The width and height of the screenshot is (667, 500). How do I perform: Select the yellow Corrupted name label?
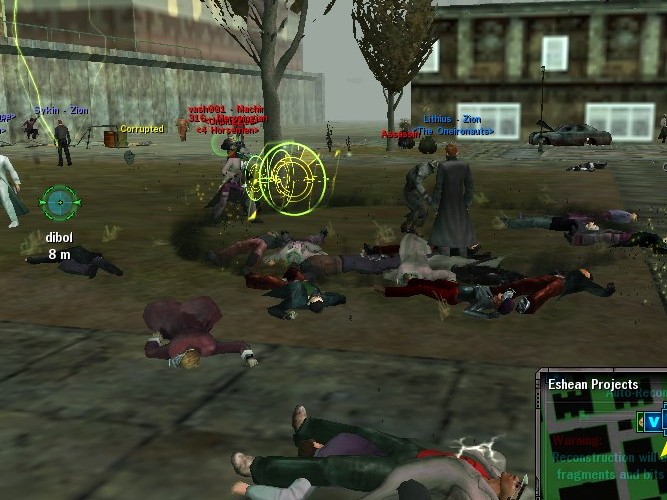pos(141,129)
